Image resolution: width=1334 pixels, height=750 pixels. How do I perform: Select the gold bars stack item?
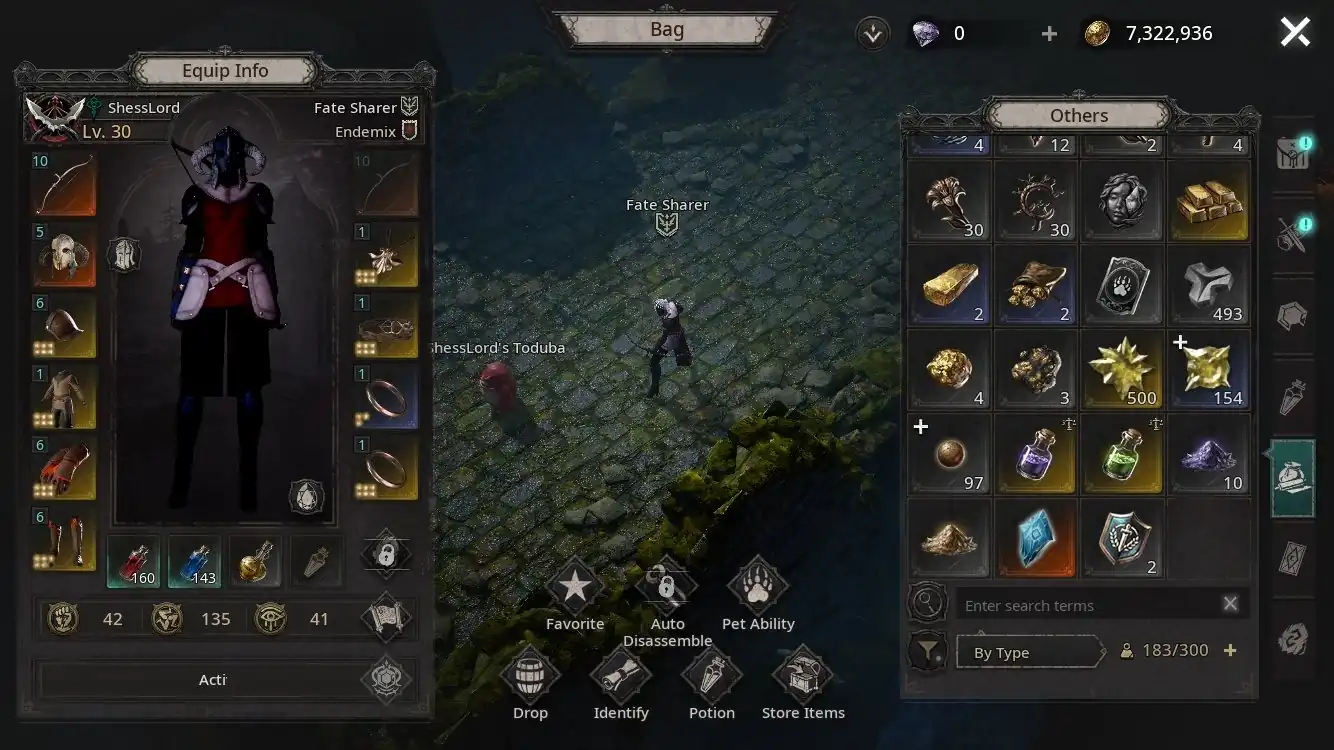1210,201
